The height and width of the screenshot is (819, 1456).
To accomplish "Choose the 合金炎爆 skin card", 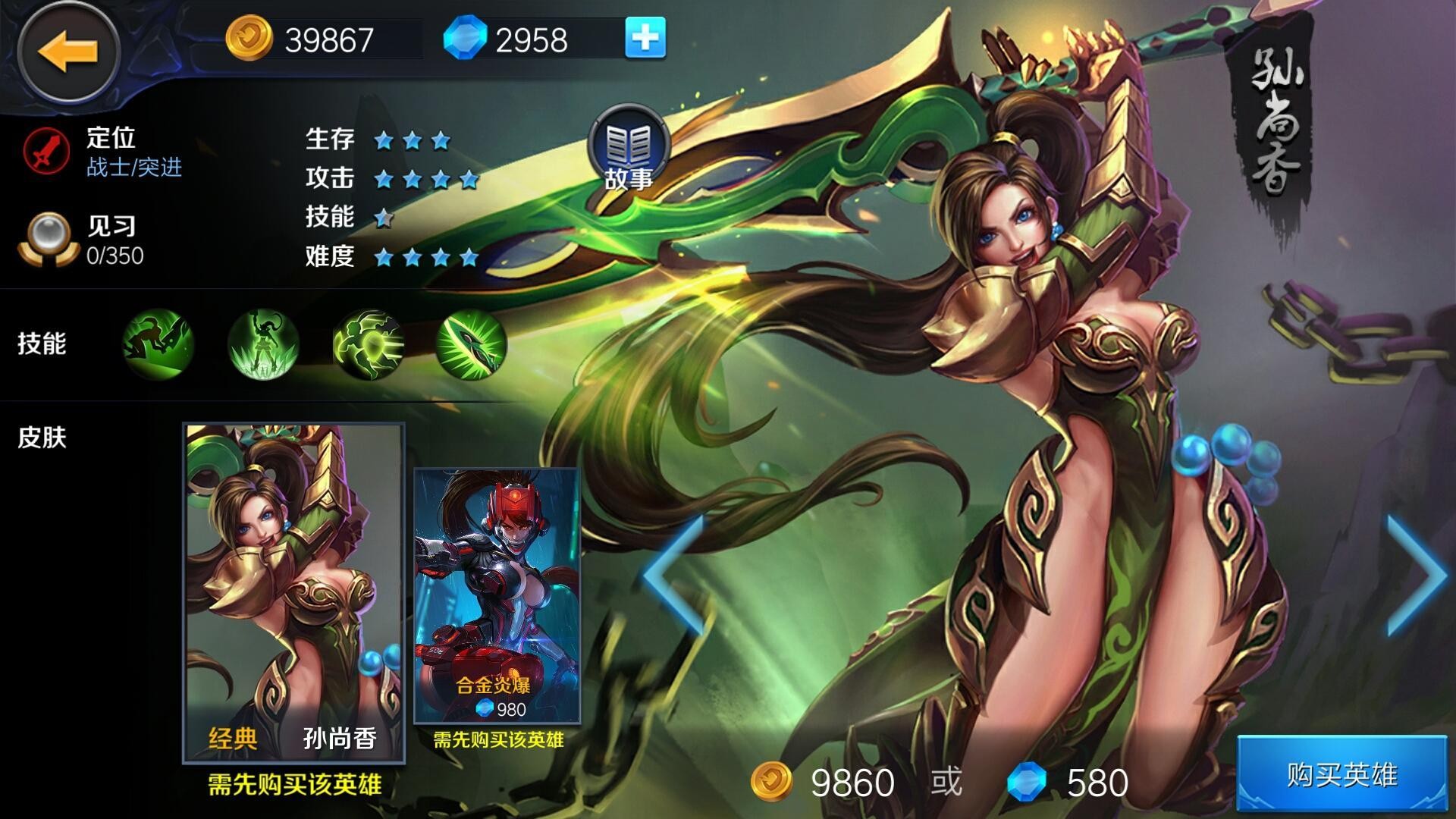I will coord(497,596).
